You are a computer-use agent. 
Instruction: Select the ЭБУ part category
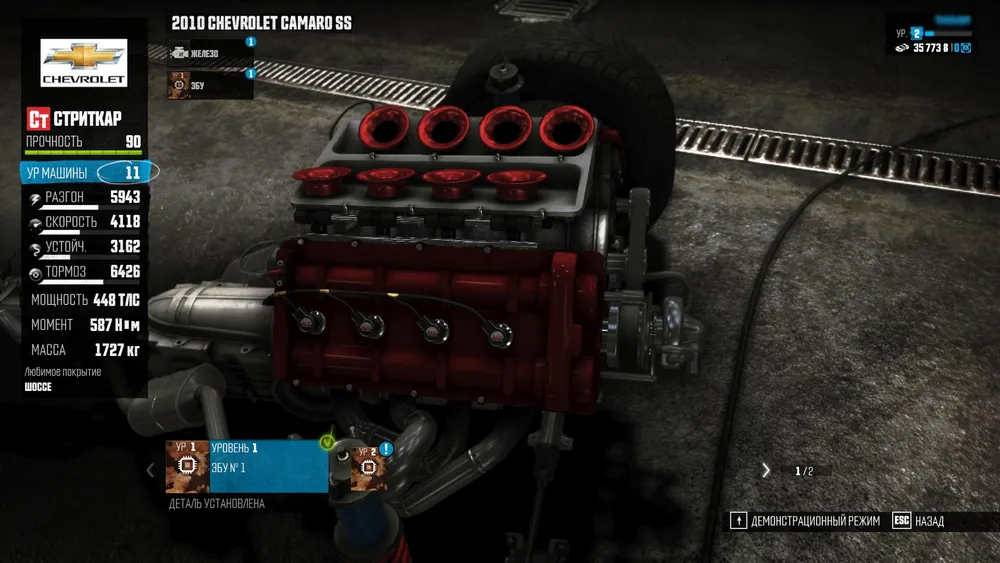click(208, 85)
